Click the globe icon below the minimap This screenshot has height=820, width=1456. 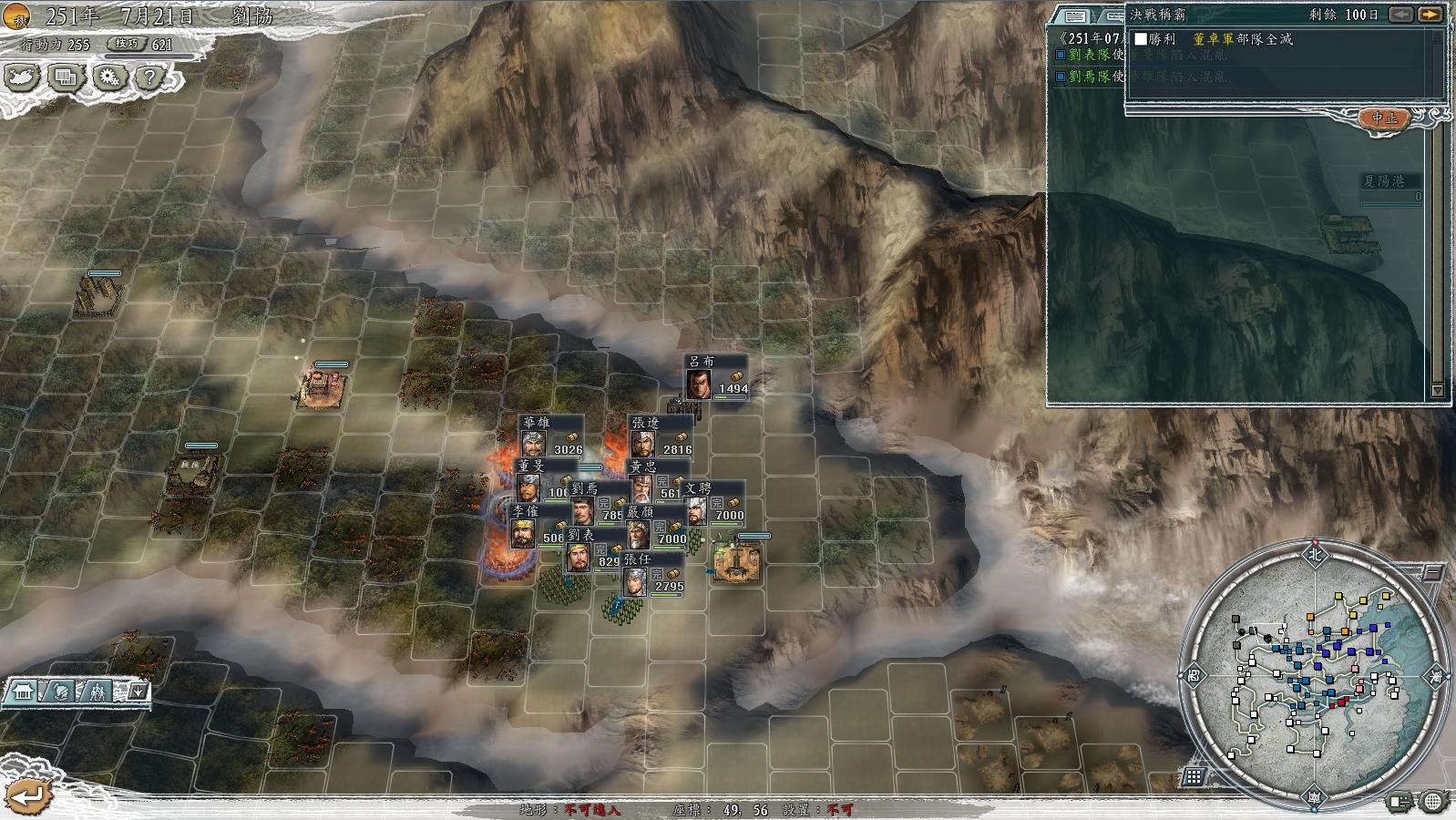(x=1433, y=802)
